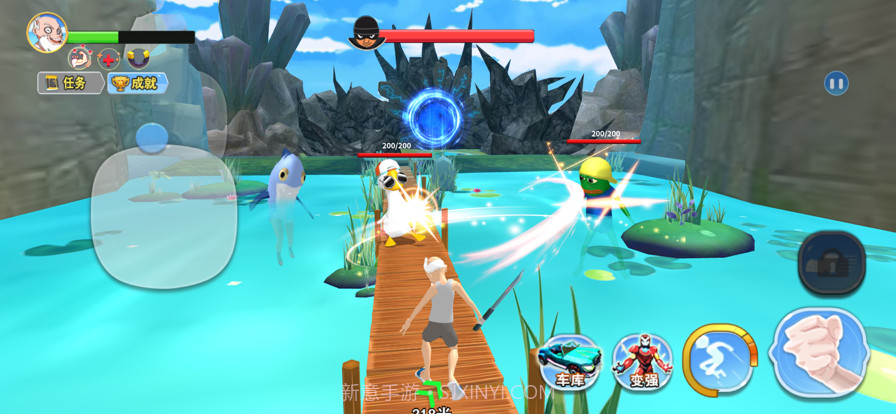Select the purple magnet buff icon
This screenshot has width=896, height=414.
pos(138,58)
